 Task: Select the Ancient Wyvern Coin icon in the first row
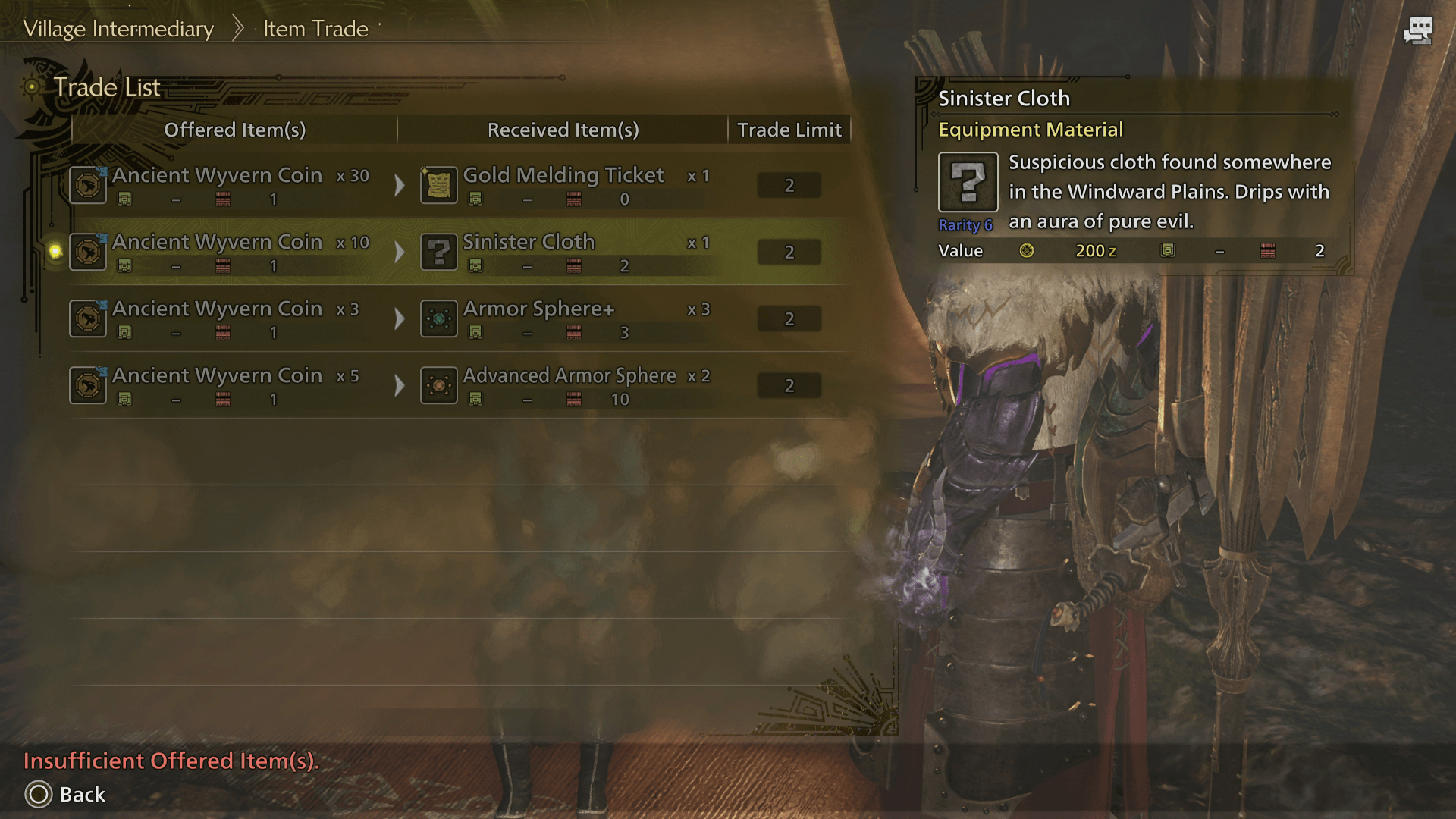pos(88,184)
